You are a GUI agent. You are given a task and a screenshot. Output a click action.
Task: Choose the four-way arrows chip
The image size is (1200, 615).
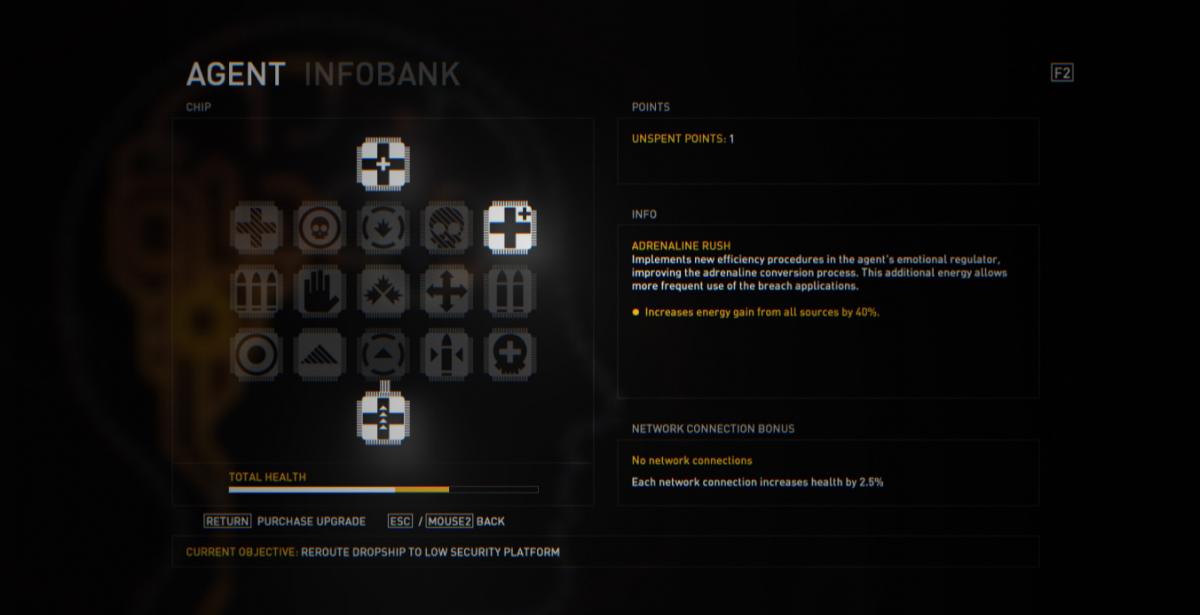(x=446, y=292)
